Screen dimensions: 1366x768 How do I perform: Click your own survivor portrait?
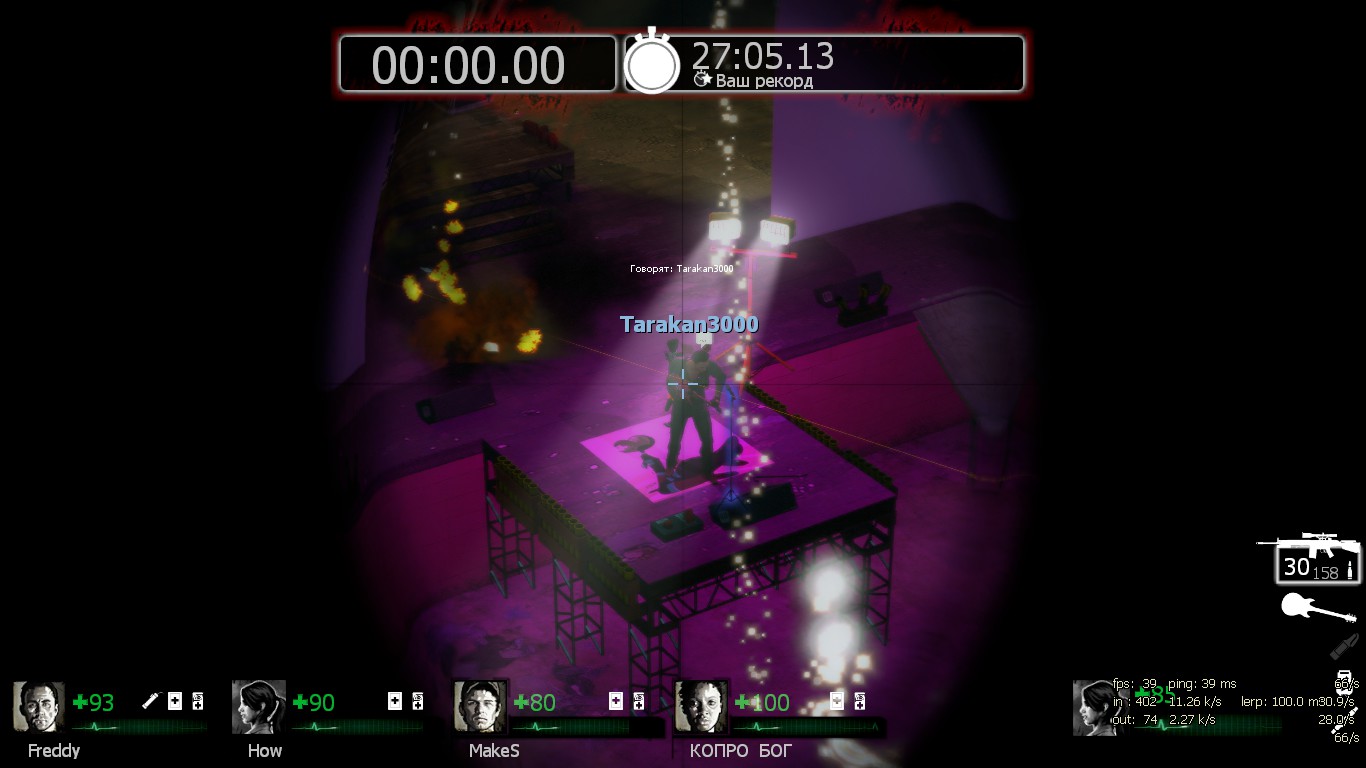tap(1095, 707)
